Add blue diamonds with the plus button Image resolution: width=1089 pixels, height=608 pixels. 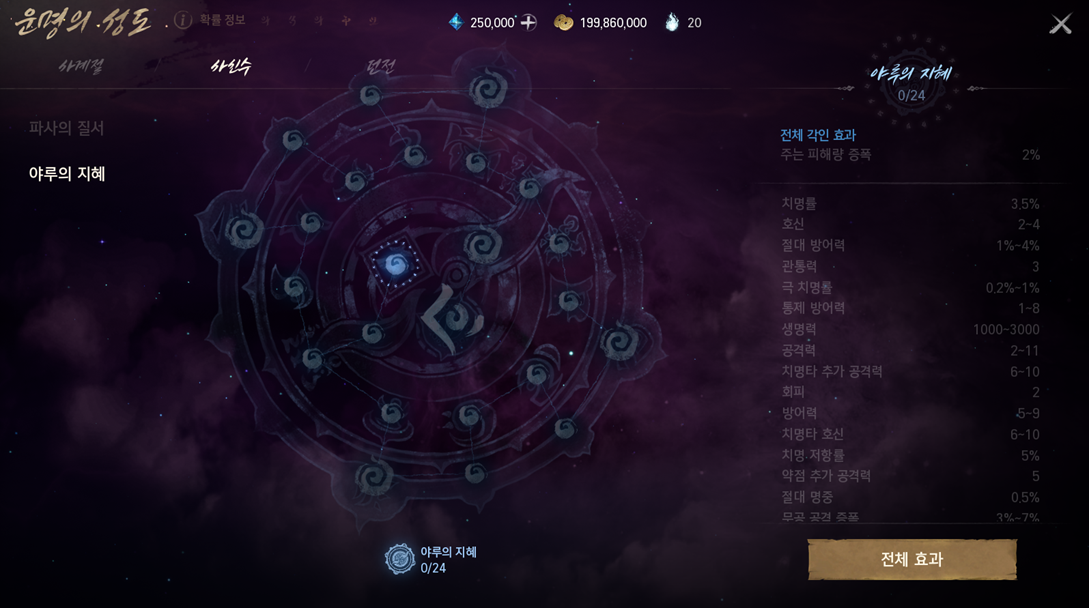(x=529, y=22)
